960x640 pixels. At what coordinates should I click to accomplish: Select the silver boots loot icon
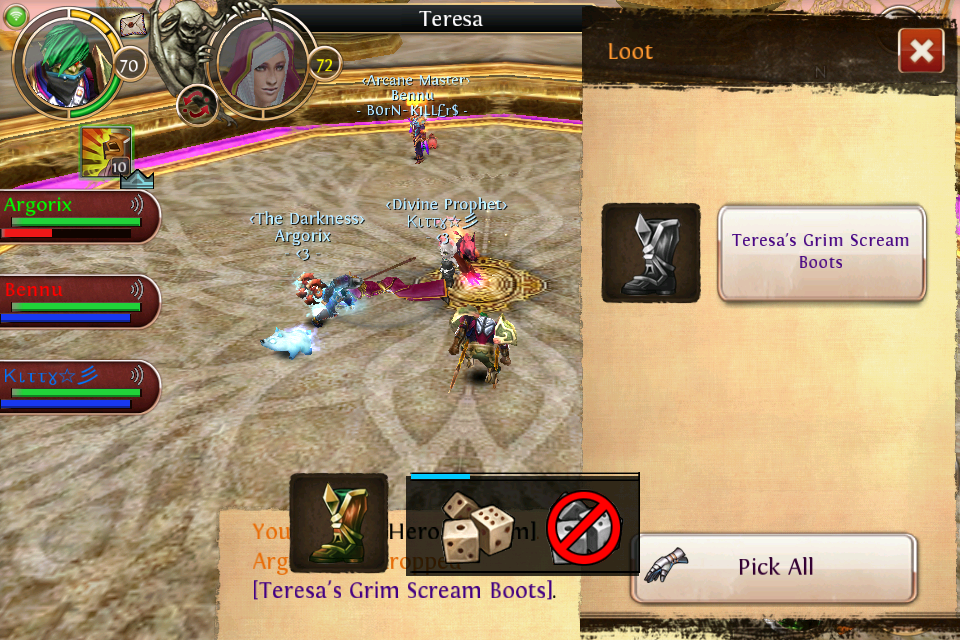[651, 253]
